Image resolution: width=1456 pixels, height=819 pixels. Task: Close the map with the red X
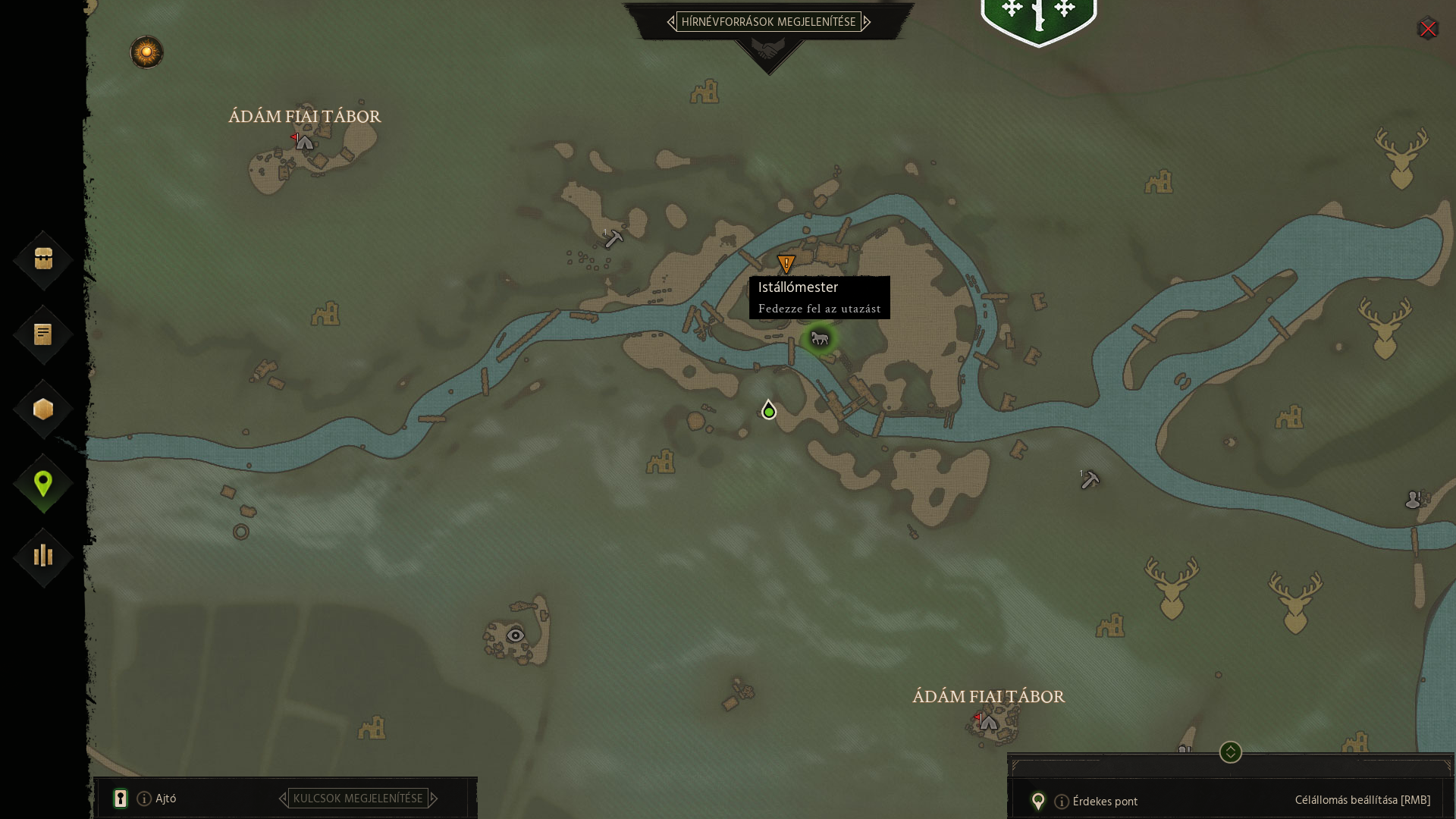tap(1428, 29)
